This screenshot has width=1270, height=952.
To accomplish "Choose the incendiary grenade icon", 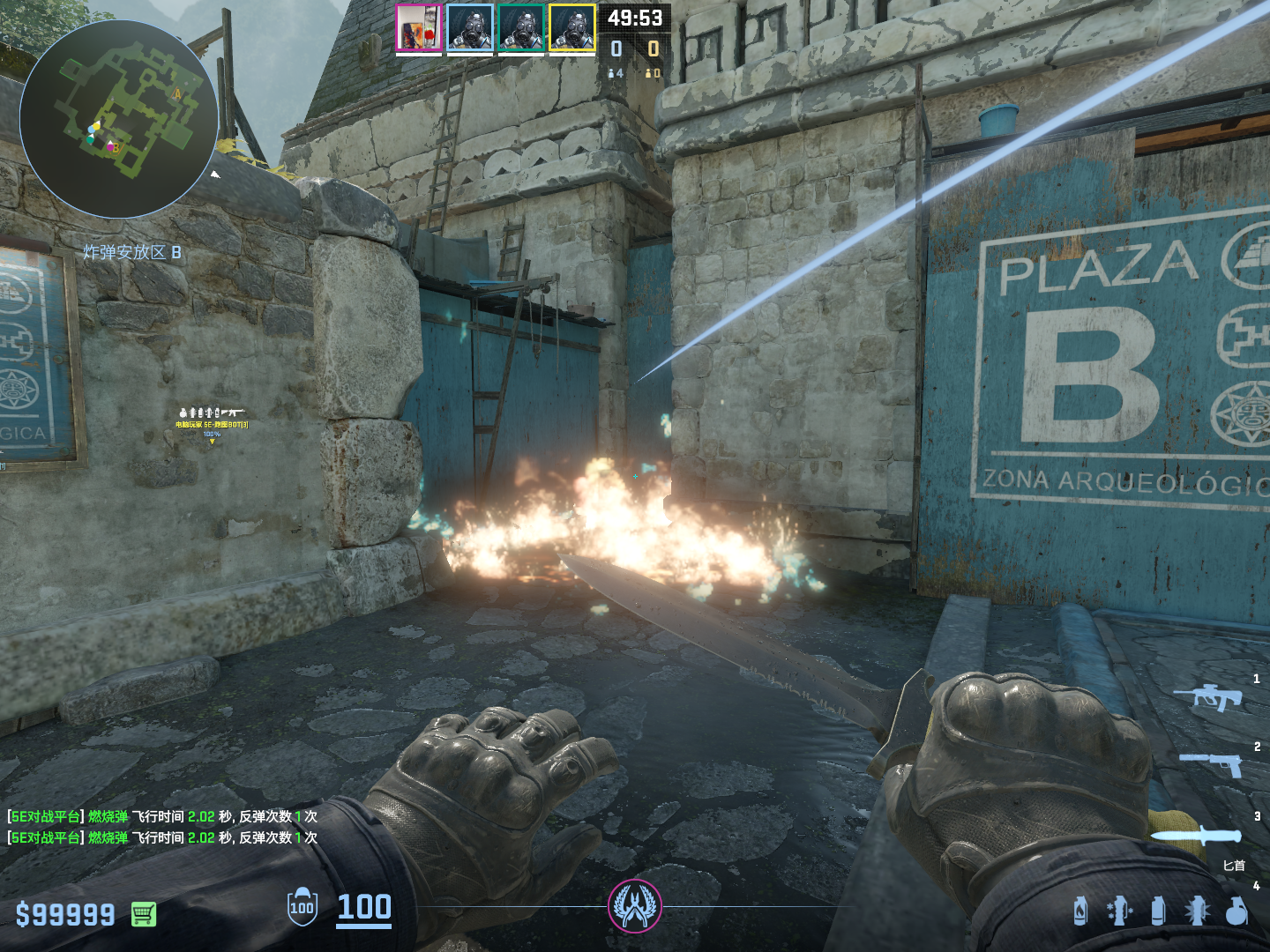I will pos(1080,911).
